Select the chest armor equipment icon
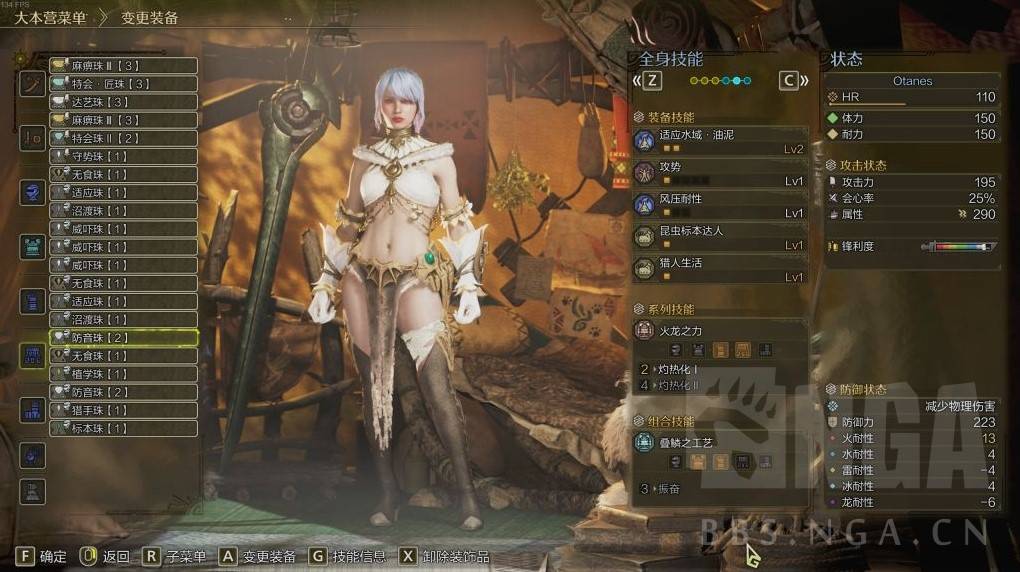Screen dimensions: 1020x572 pos(33,246)
